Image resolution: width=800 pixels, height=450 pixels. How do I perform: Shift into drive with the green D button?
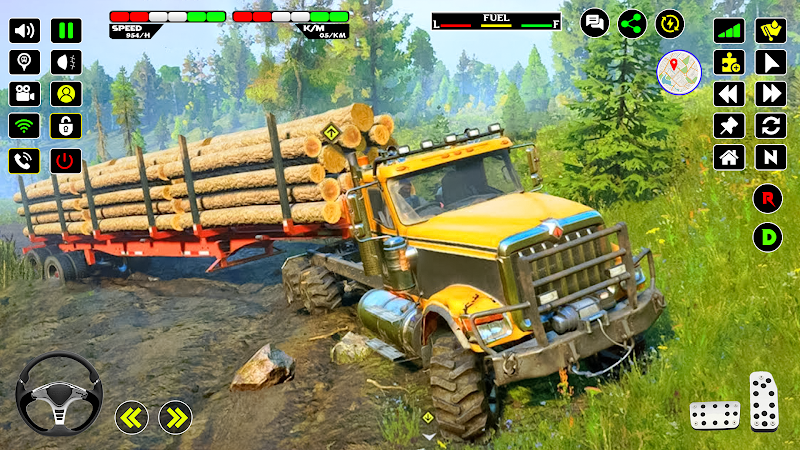[x=767, y=237]
